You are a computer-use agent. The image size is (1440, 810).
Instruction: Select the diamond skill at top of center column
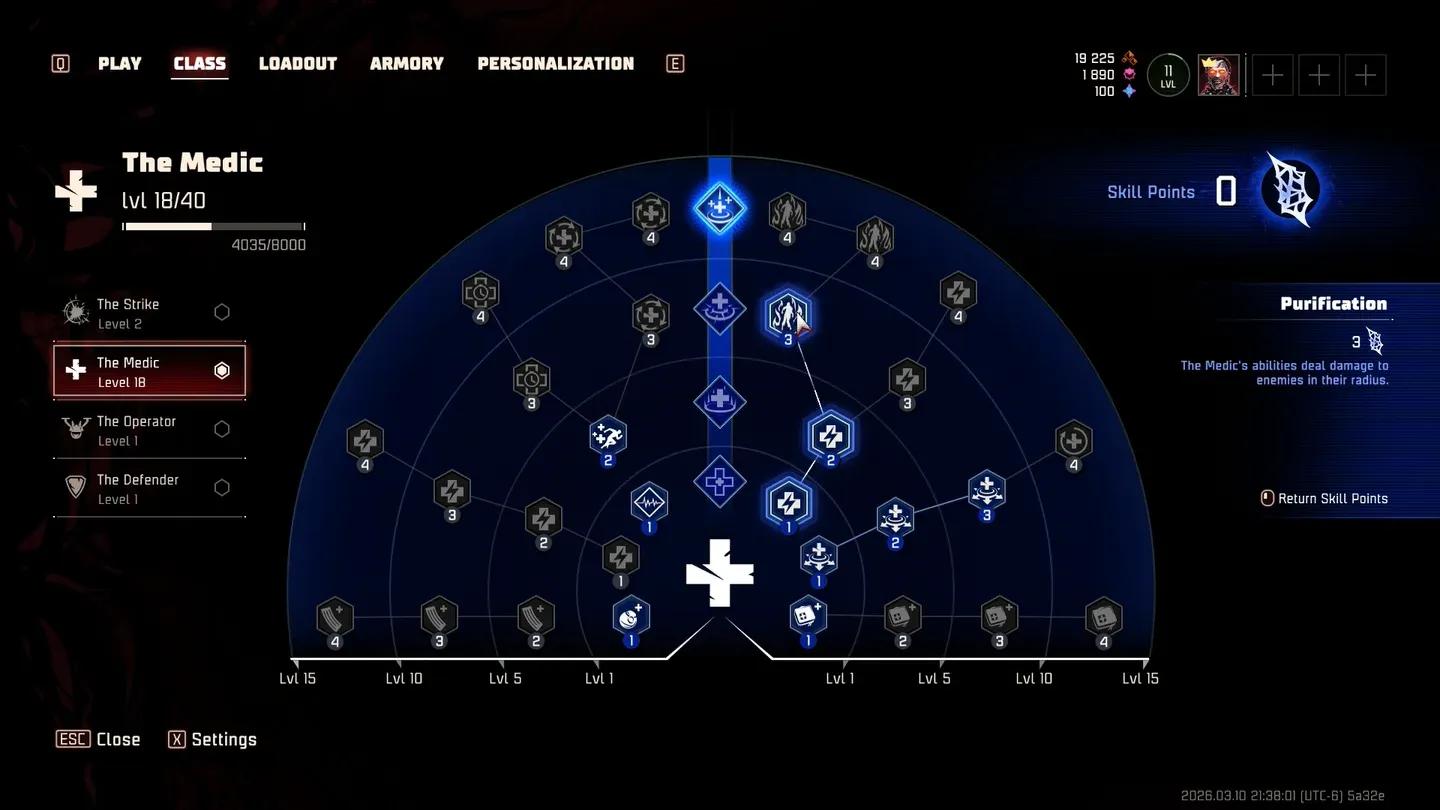pos(719,208)
